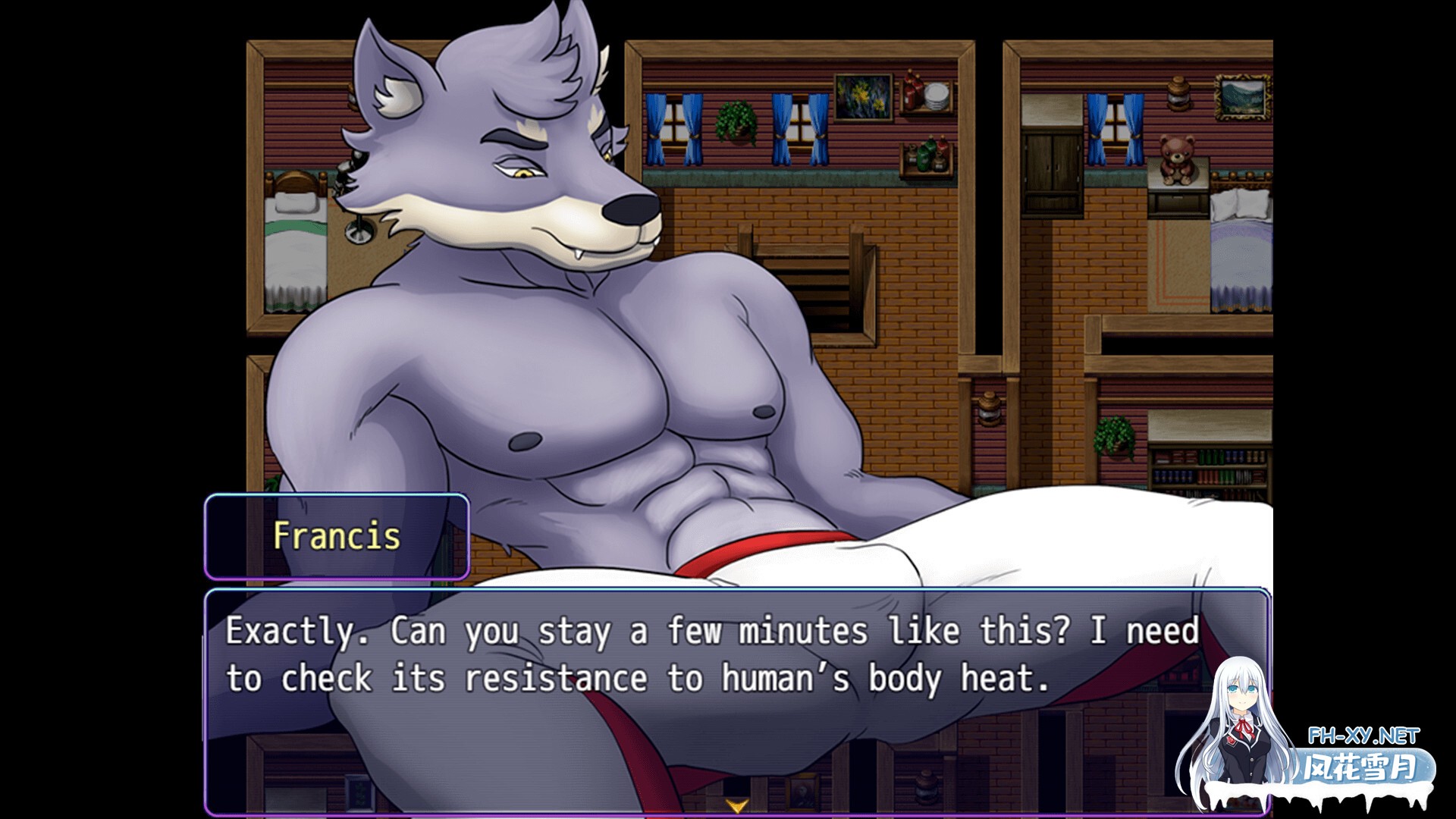Click Francis's dialogue text box
The width and height of the screenshot is (1456, 819).
pyautogui.click(x=713, y=682)
